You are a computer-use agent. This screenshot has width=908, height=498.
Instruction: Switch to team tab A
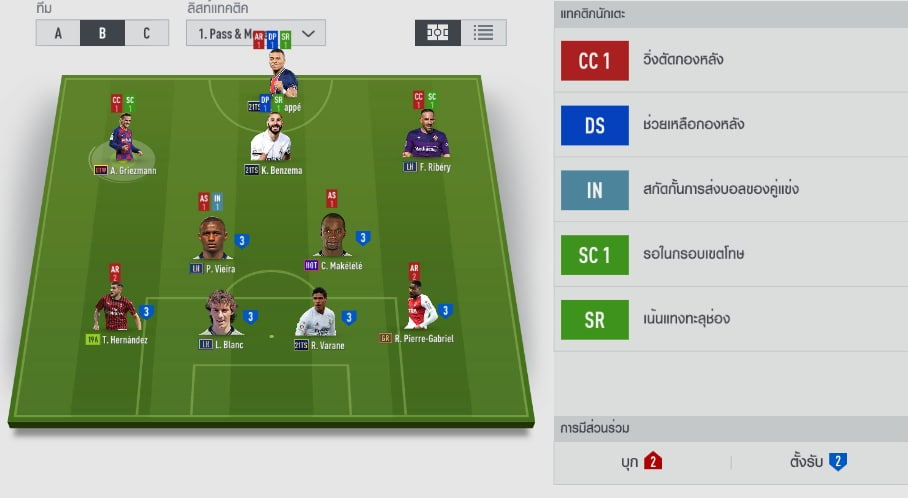tap(58, 33)
